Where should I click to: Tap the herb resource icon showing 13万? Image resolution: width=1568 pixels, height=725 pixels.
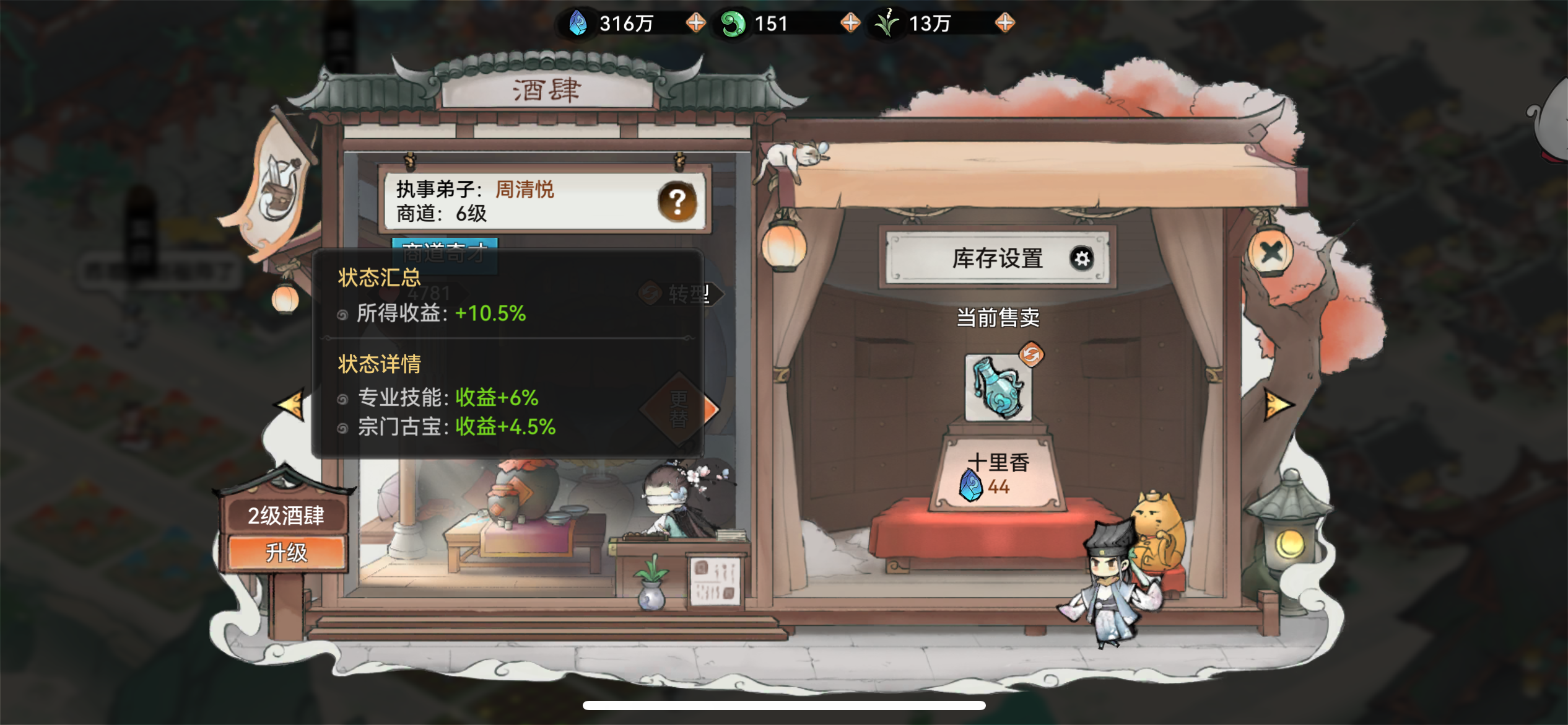pyautogui.click(x=887, y=22)
